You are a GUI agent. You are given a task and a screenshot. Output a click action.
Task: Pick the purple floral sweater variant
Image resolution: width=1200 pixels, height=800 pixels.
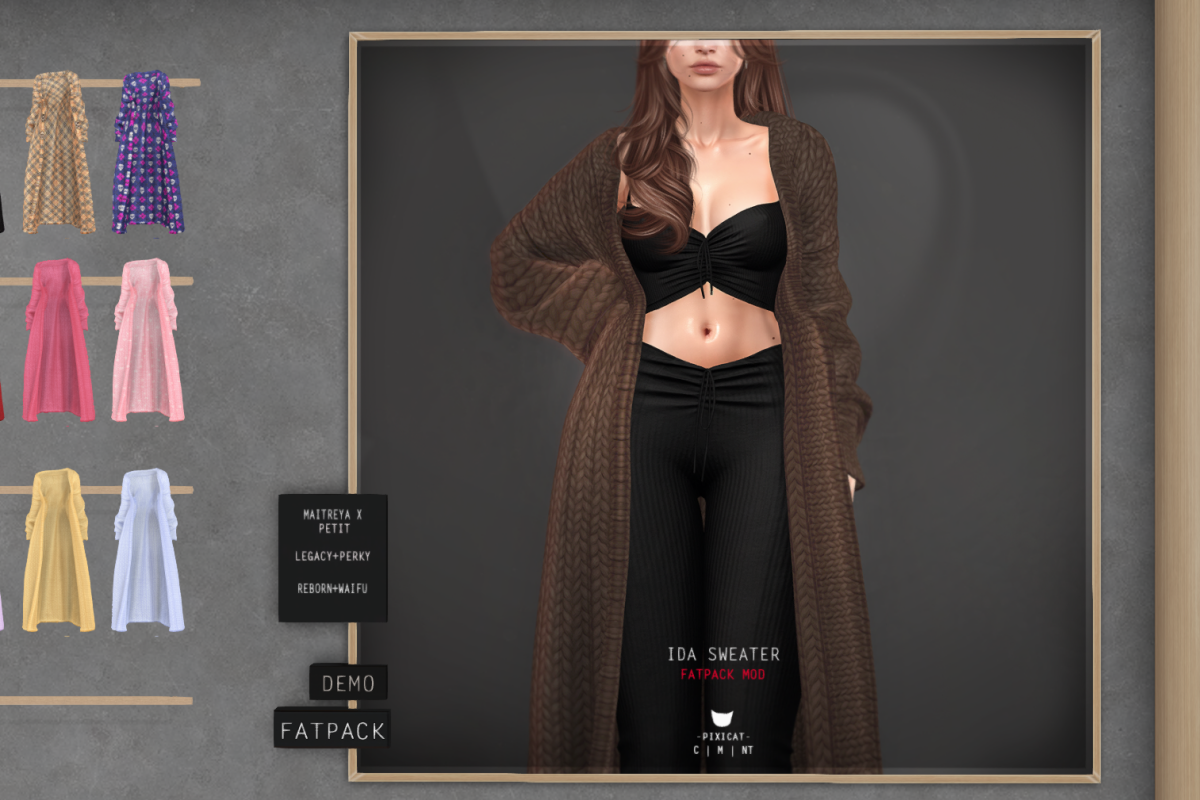point(148,152)
